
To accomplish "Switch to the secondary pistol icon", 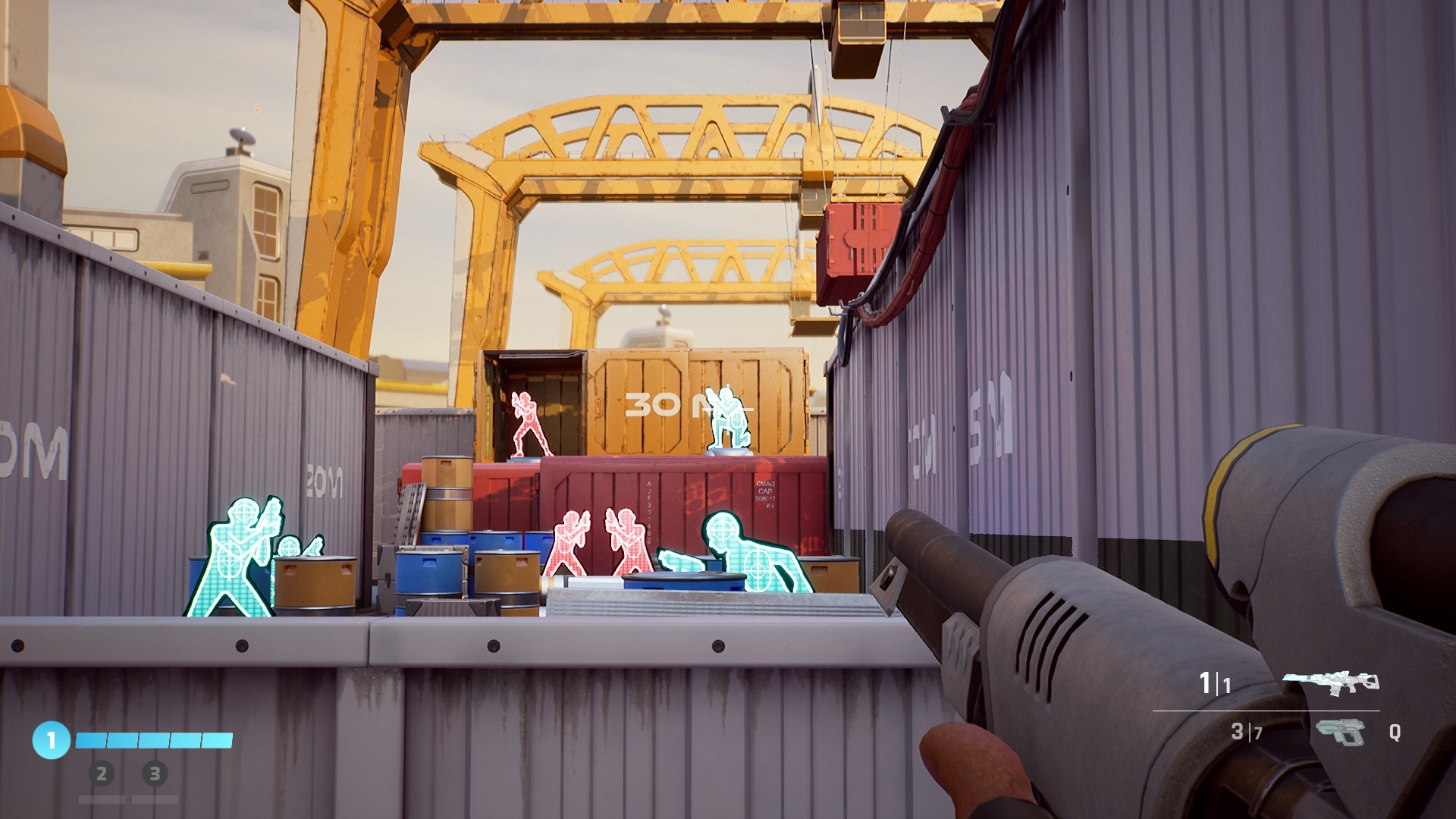I will (1340, 733).
